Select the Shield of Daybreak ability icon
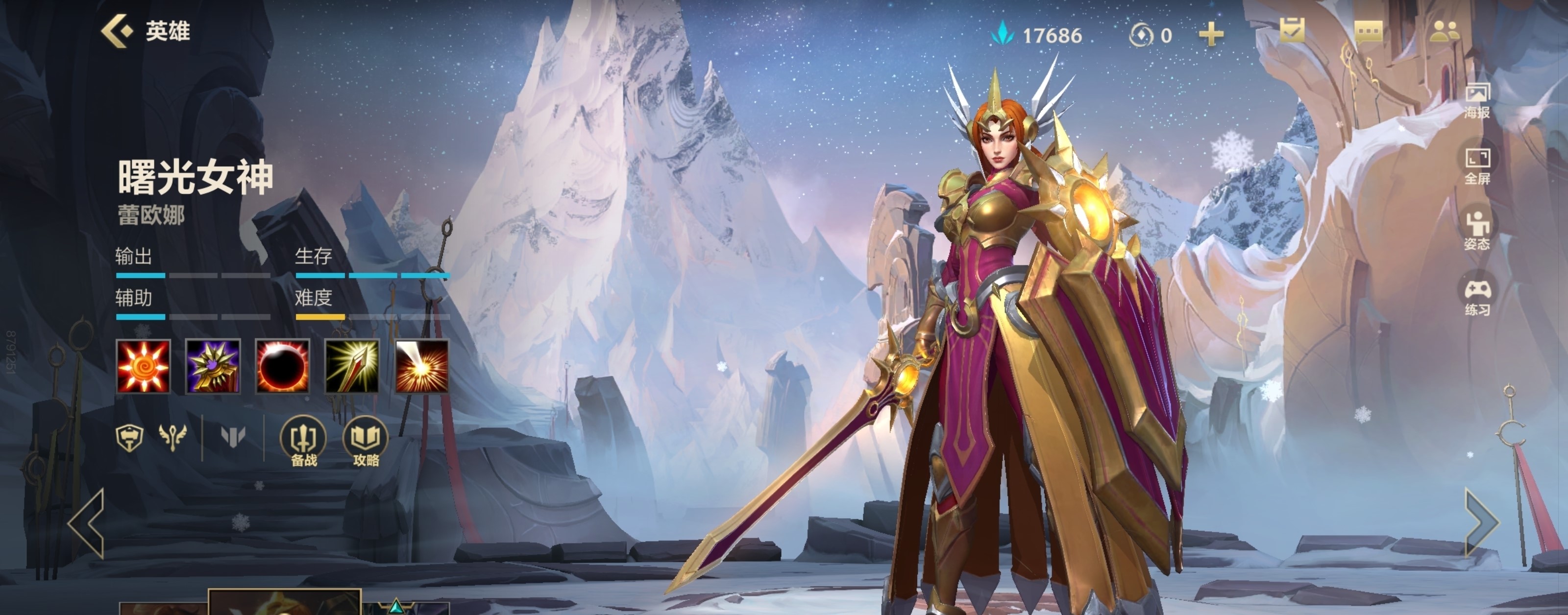1568x615 pixels. [213, 366]
